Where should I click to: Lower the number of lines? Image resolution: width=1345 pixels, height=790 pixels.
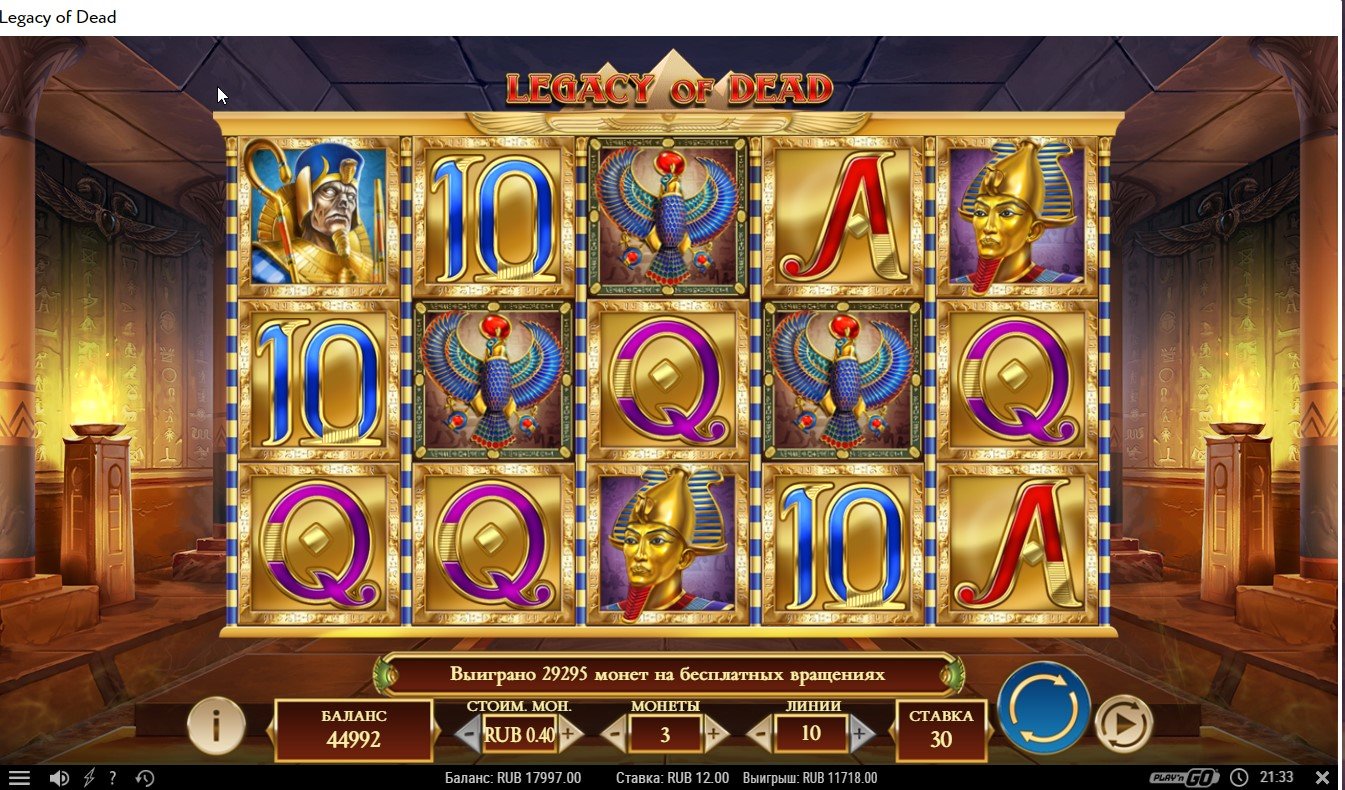760,735
